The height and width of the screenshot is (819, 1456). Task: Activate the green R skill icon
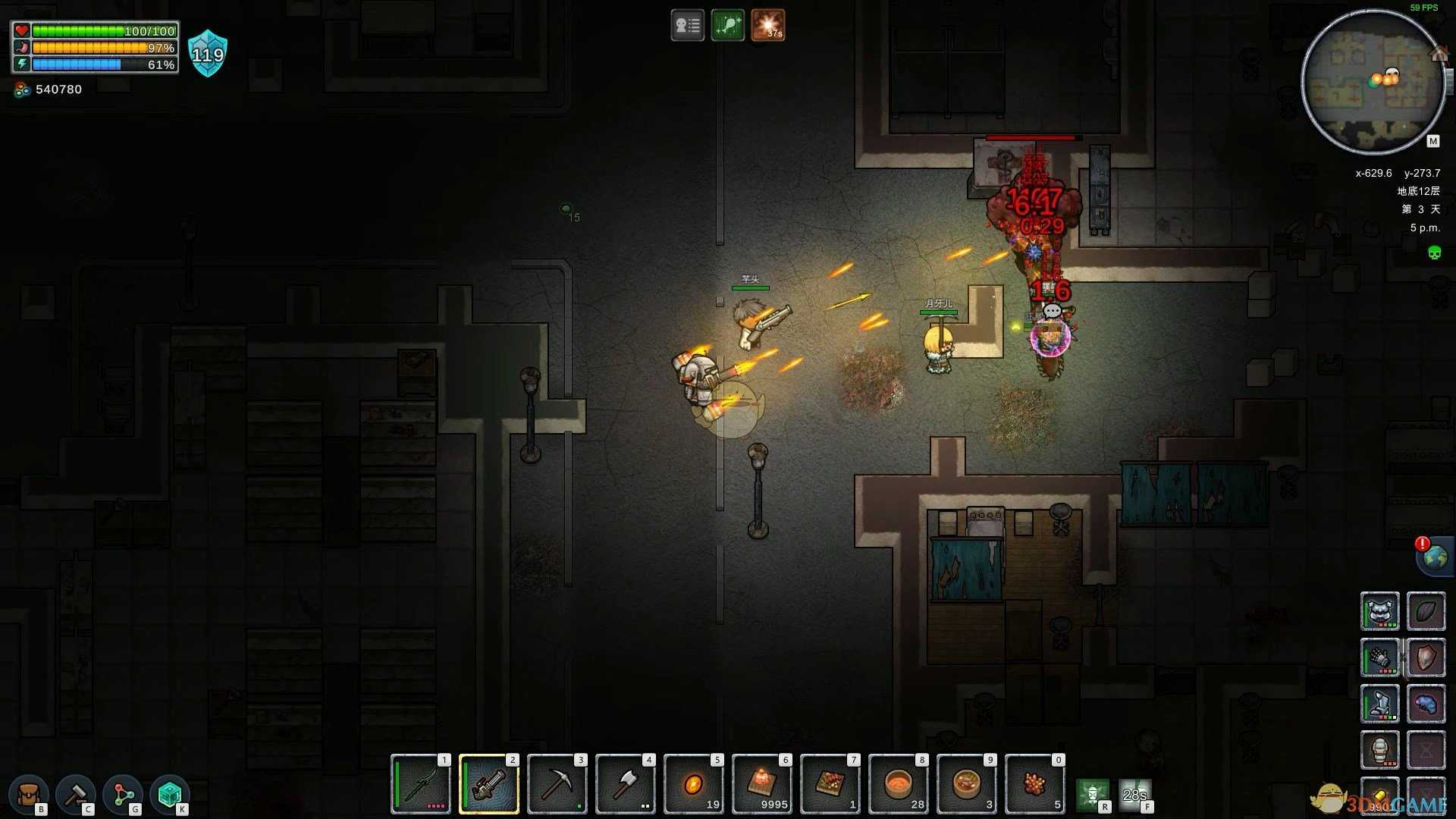click(1092, 794)
